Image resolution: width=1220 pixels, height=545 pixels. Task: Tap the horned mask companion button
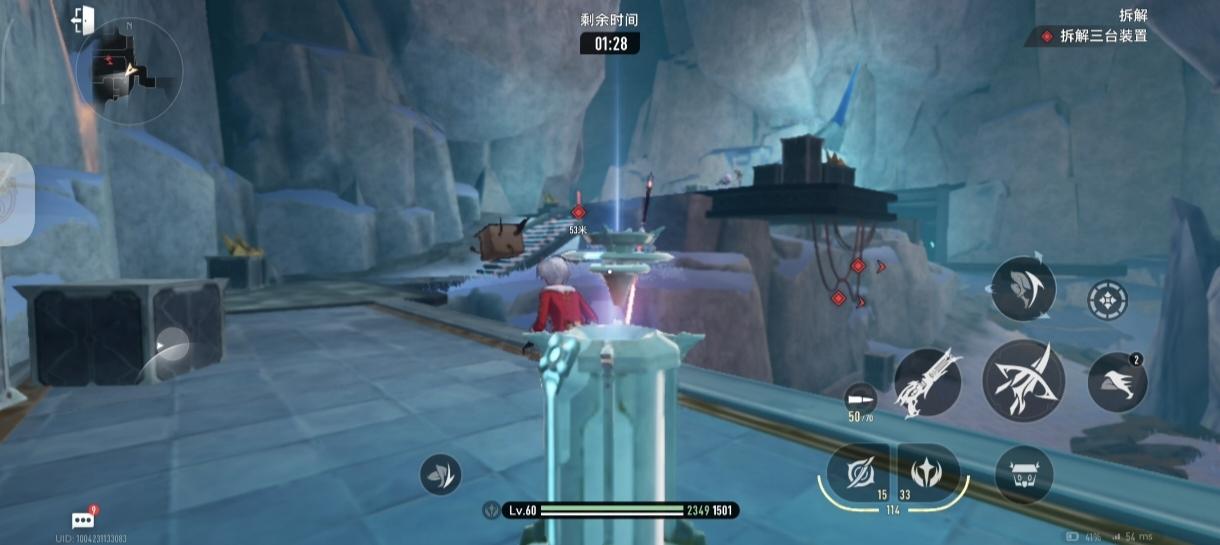click(1024, 474)
